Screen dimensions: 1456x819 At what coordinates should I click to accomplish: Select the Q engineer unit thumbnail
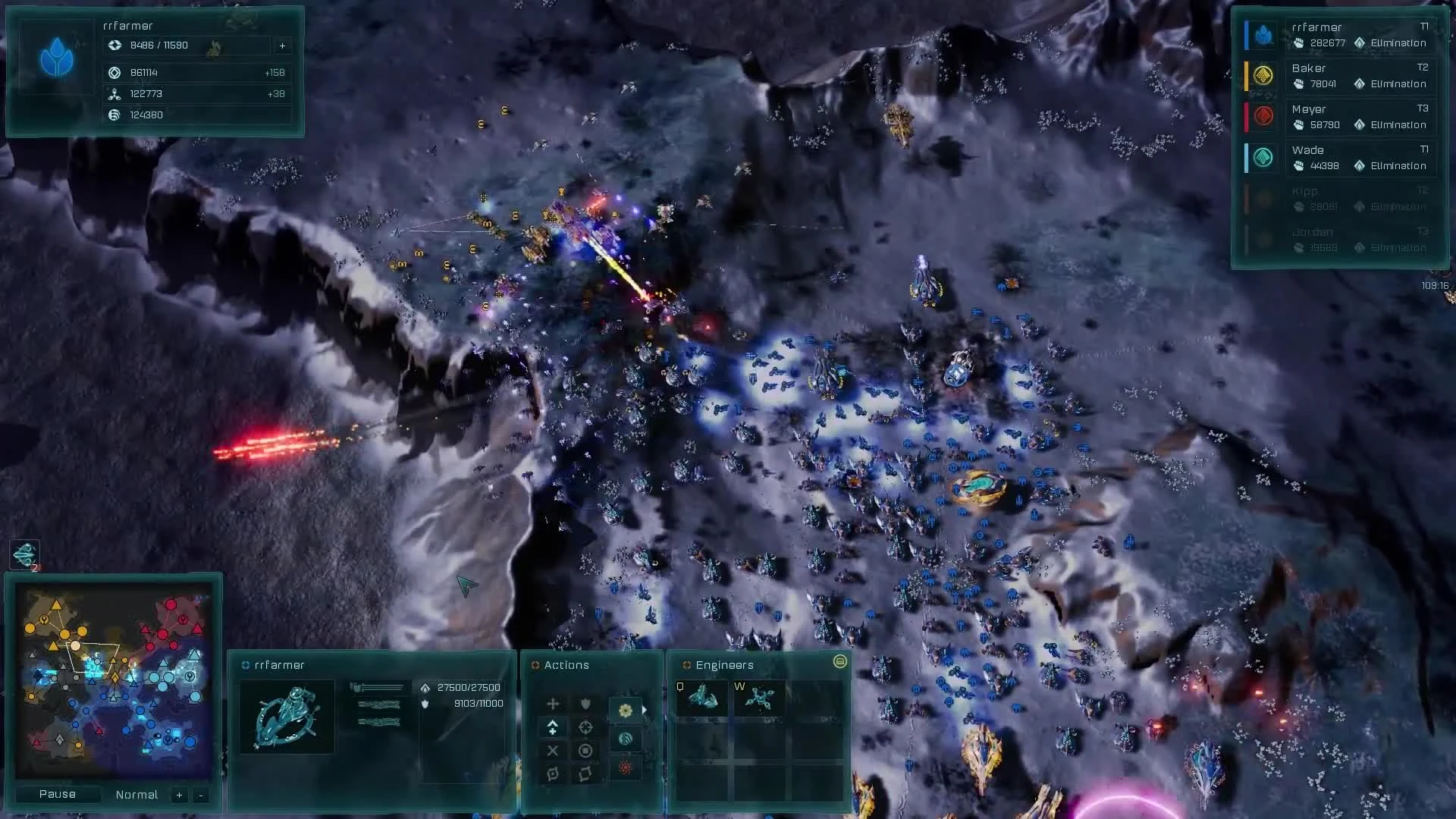(701, 698)
